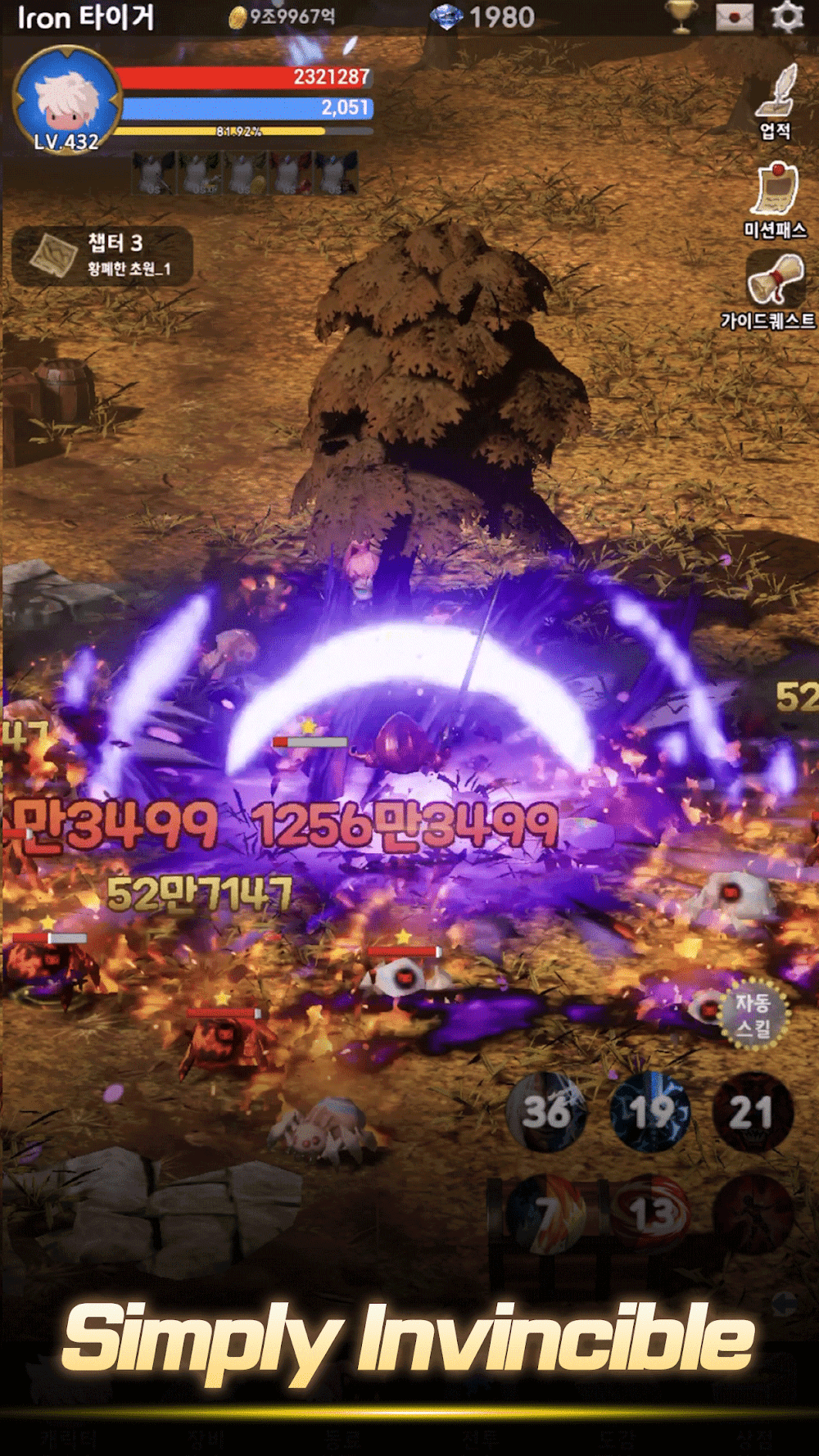819x1456 pixels.
Task: Open the gold trophy rankings
Action: tap(681, 16)
